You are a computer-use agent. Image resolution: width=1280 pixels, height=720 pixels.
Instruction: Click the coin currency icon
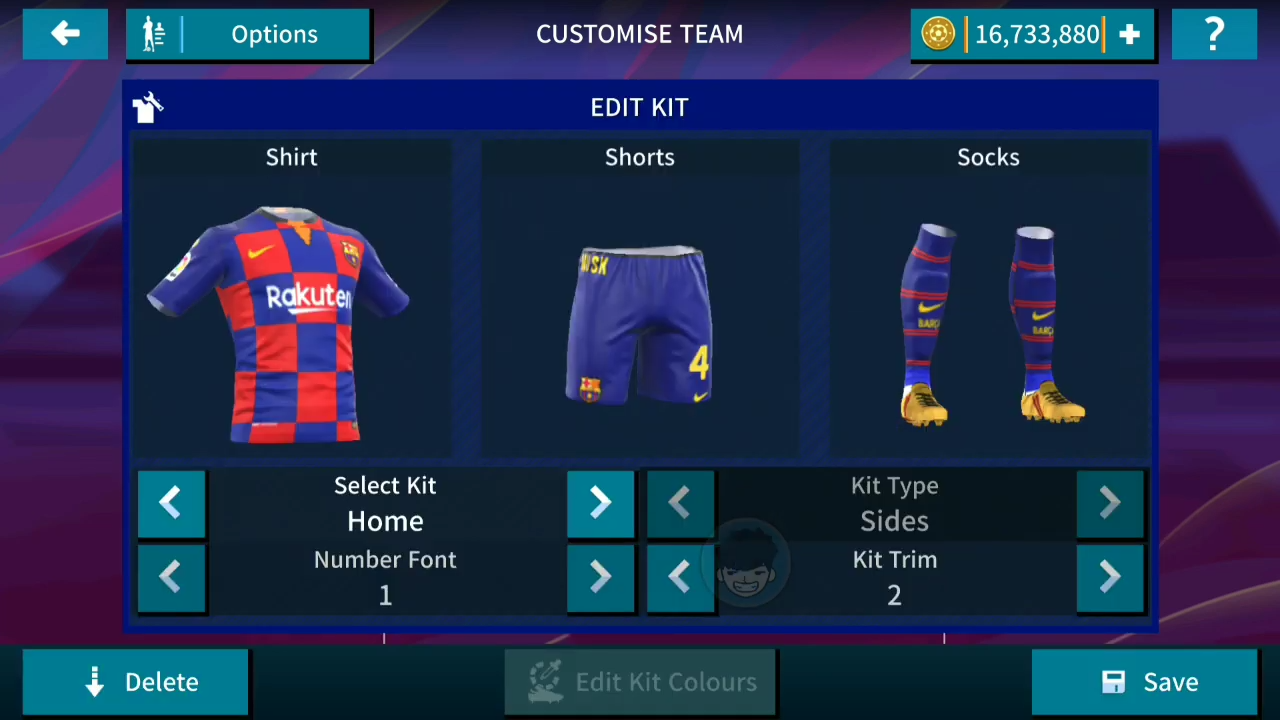coord(937,34)
